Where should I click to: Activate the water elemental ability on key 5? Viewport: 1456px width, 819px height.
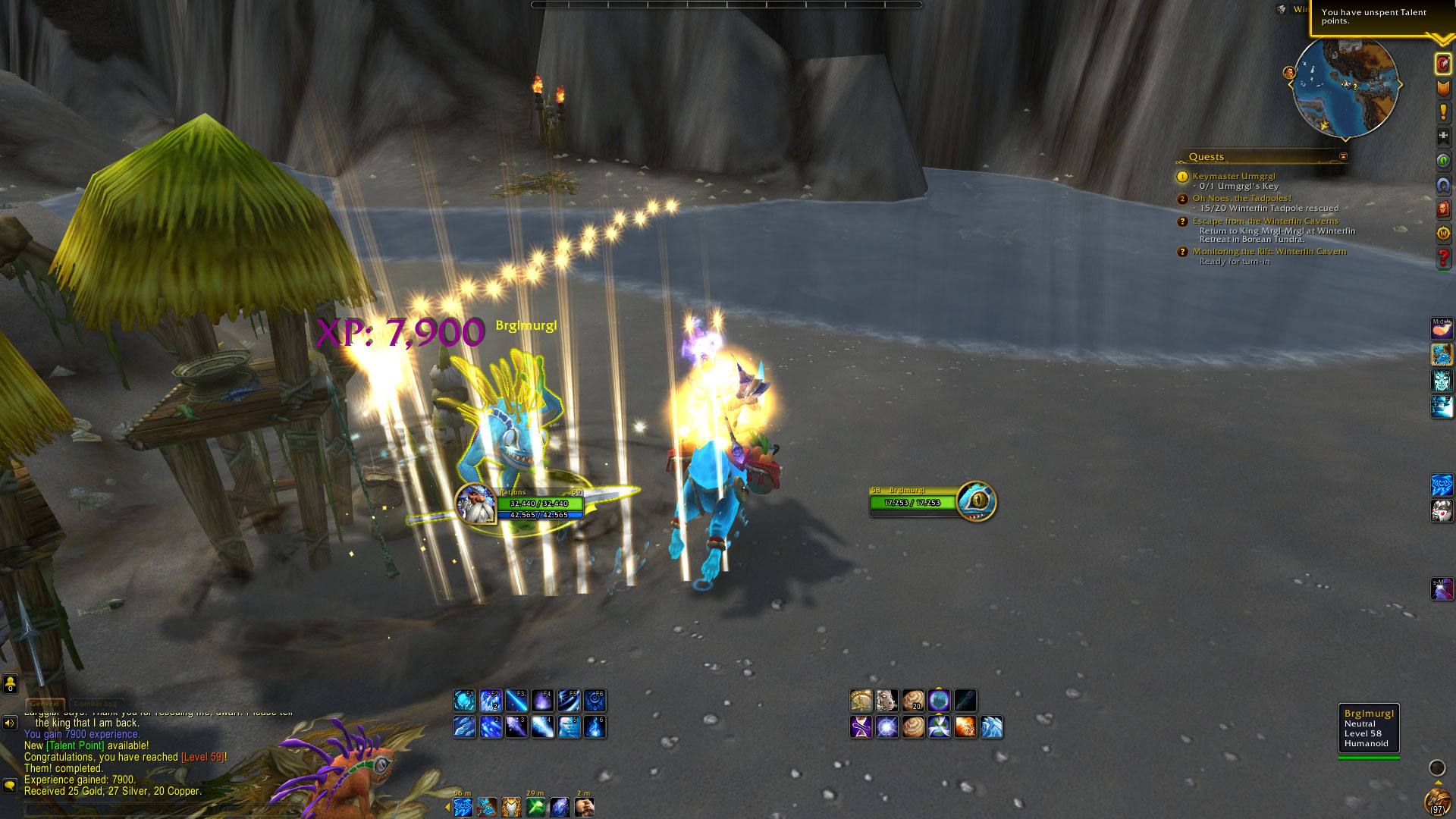click(569, 727)
